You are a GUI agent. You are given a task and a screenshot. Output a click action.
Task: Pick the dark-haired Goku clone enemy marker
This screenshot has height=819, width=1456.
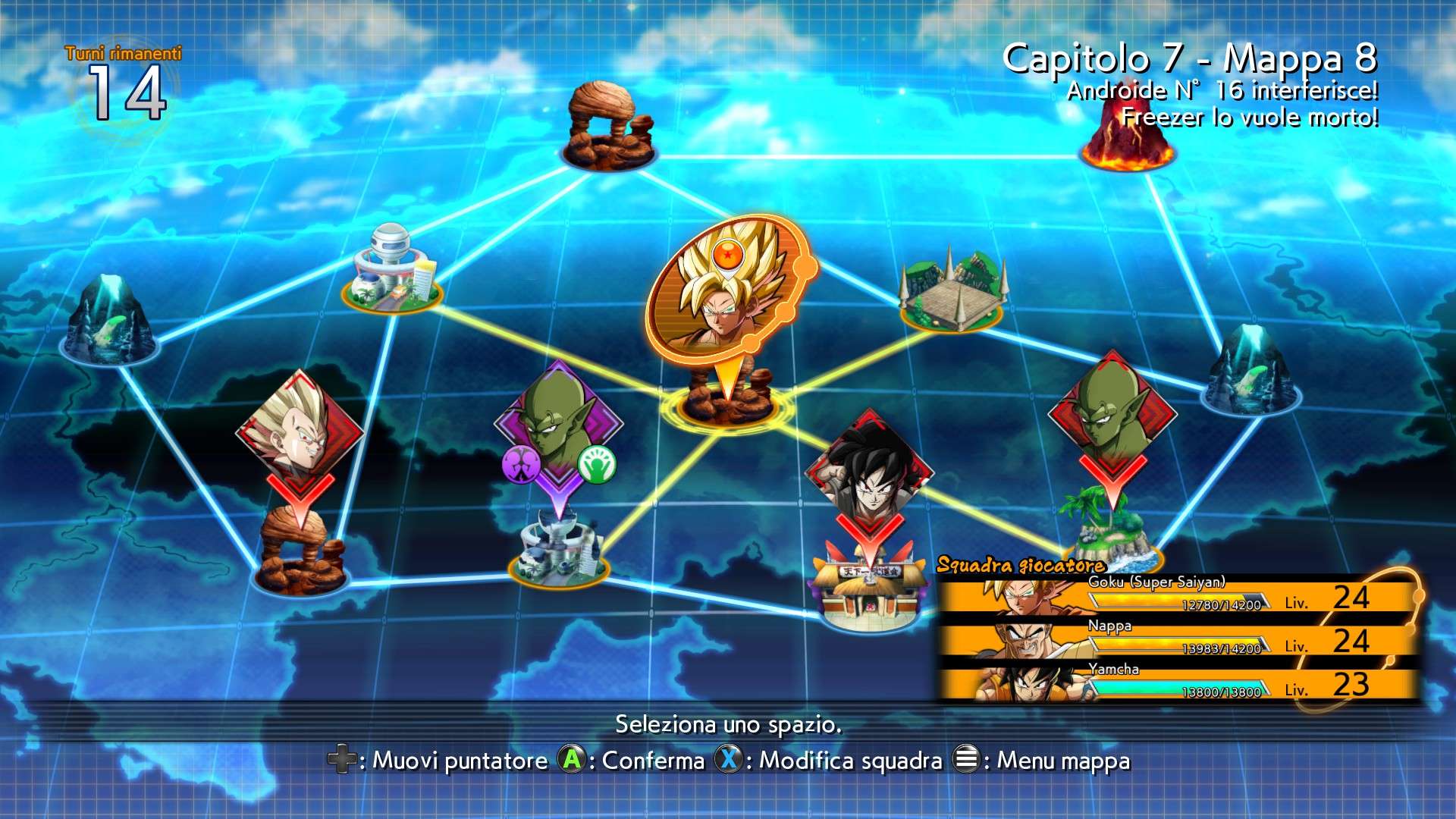pyautogui.click(x=869, y=470)
